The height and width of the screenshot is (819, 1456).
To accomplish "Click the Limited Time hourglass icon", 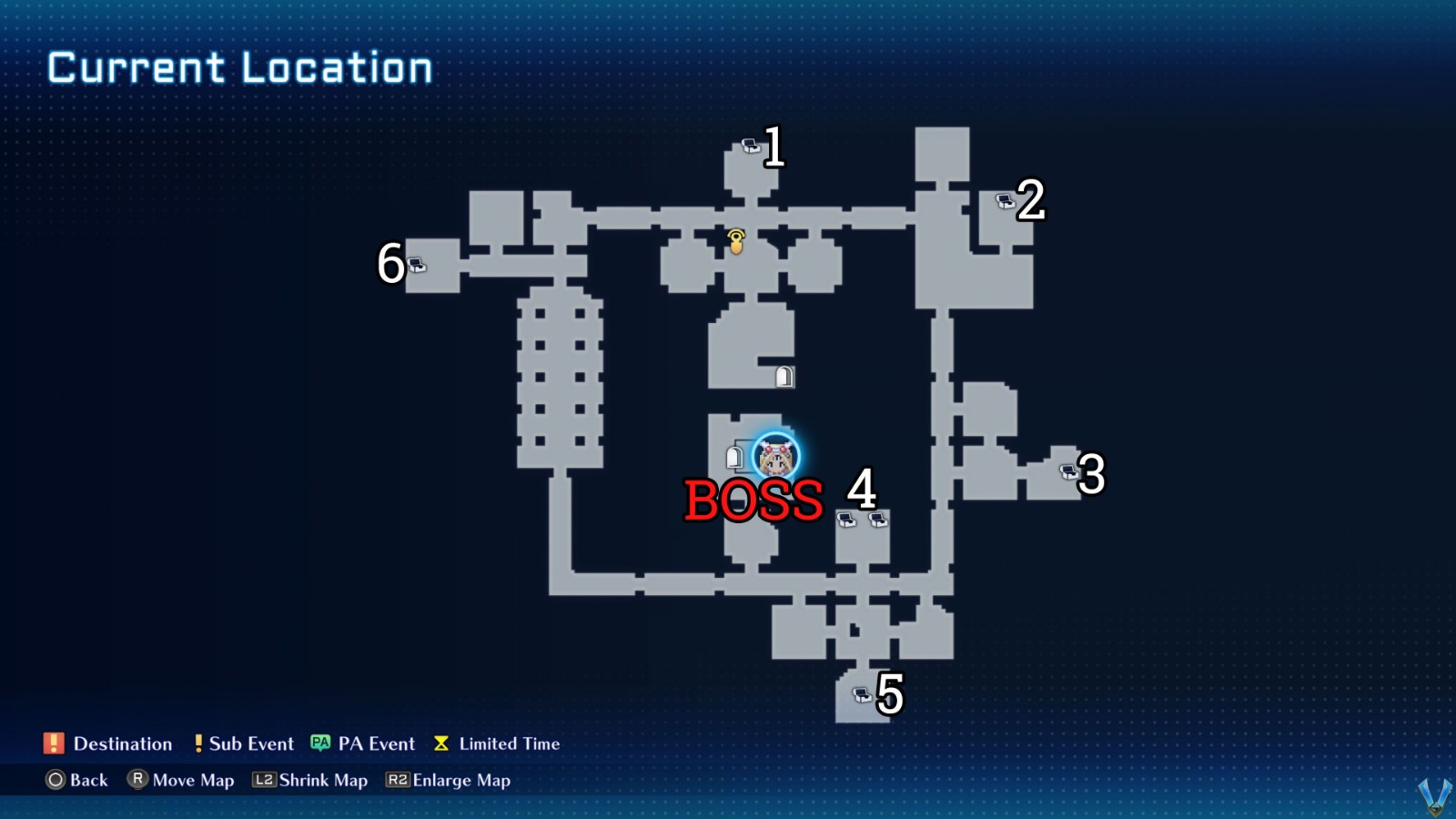I will (x=440, y=743).
